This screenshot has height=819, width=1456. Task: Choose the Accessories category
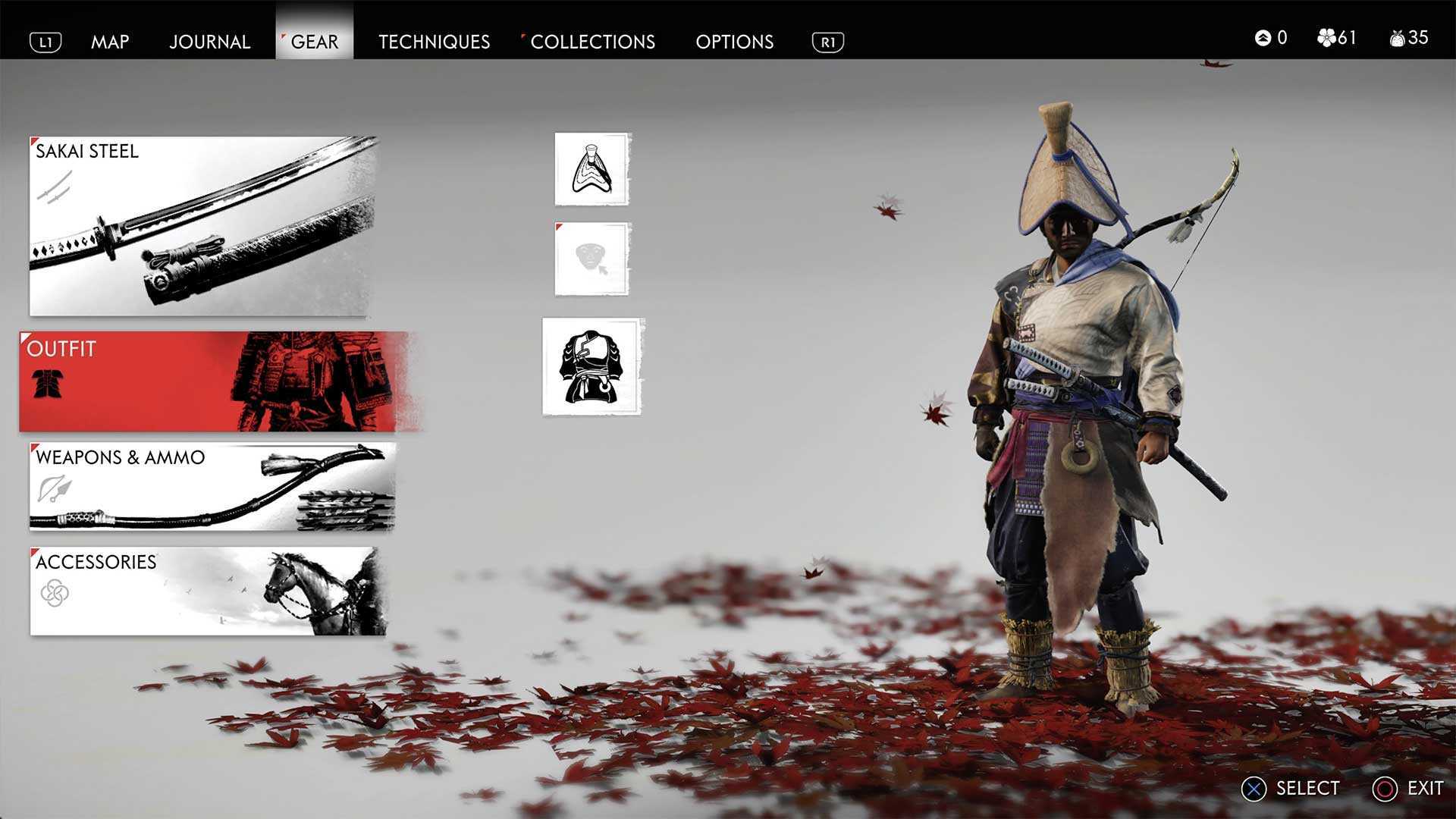[x=208, y=591]
